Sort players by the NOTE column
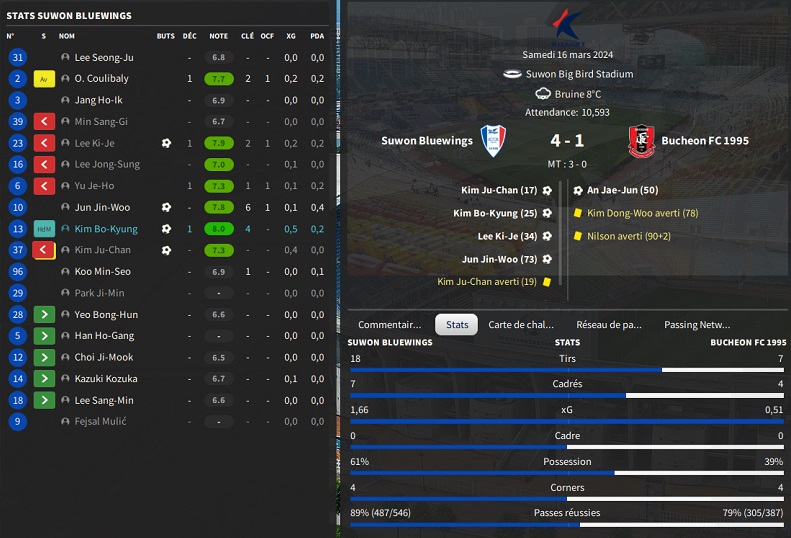This screenshot has width=791, height=538. 218,36
